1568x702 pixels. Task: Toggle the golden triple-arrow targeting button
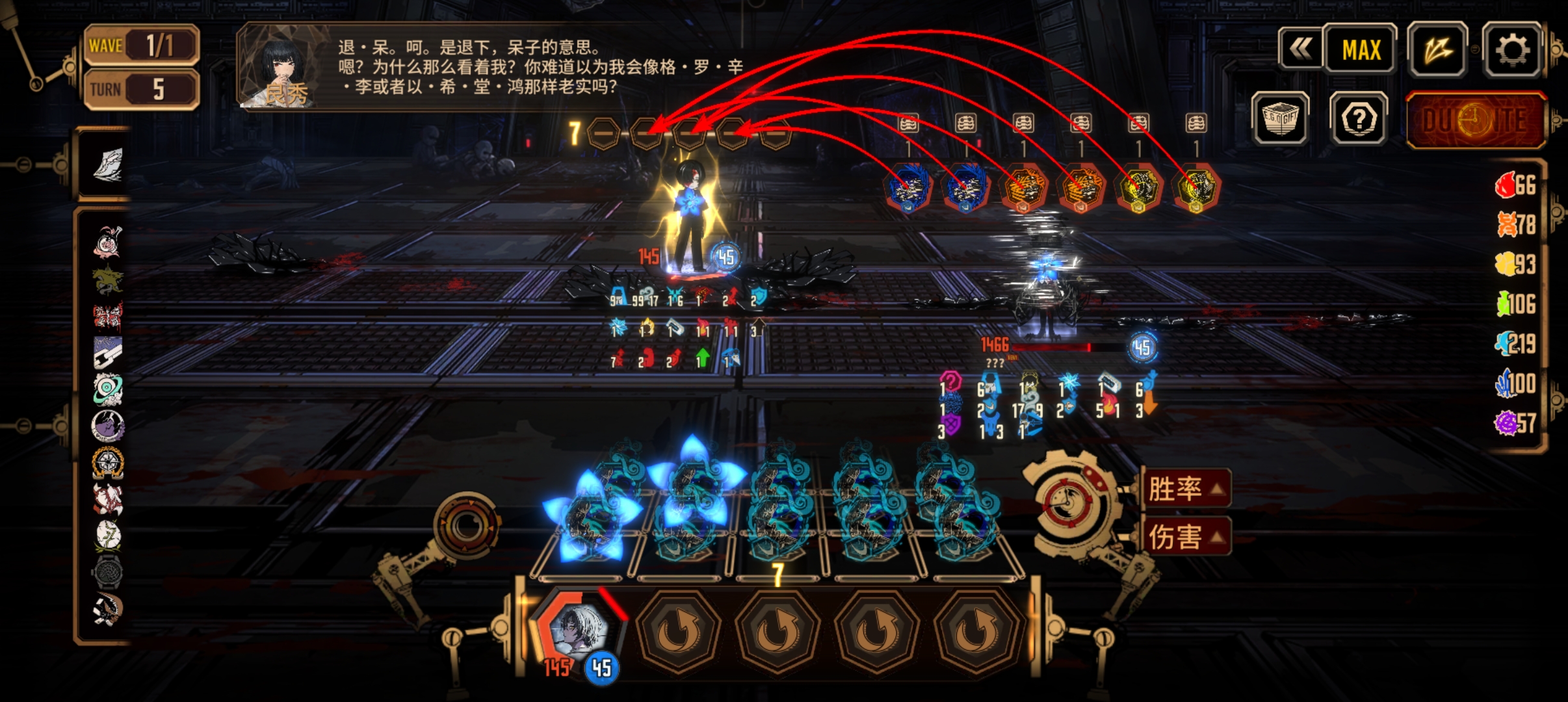click(x=1437, y=49)
